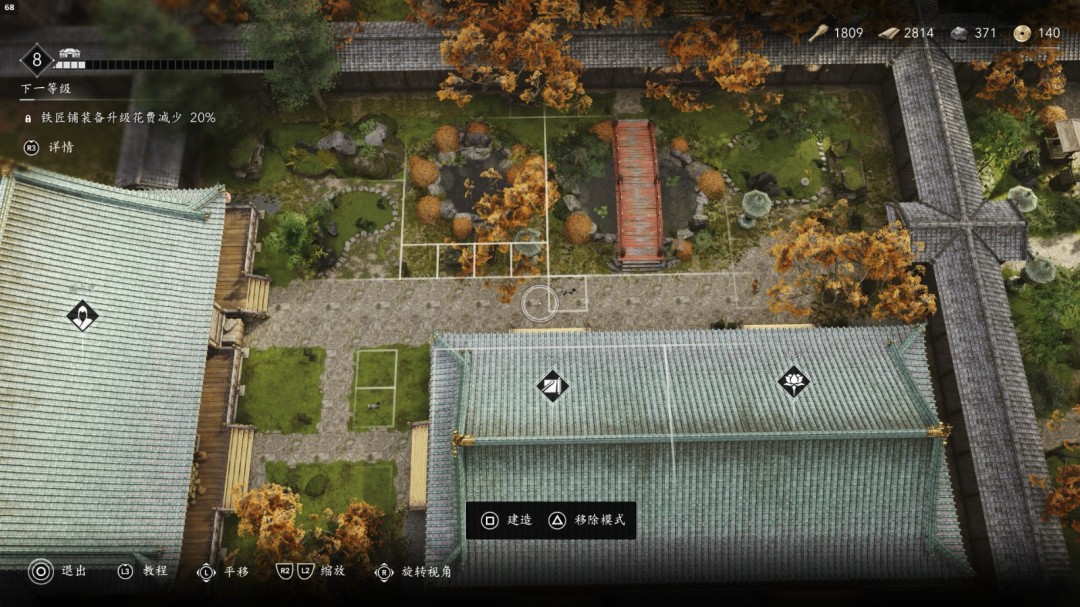Exit build mode via 退出
The image size is (1080, 607).
tap(59, 571)
